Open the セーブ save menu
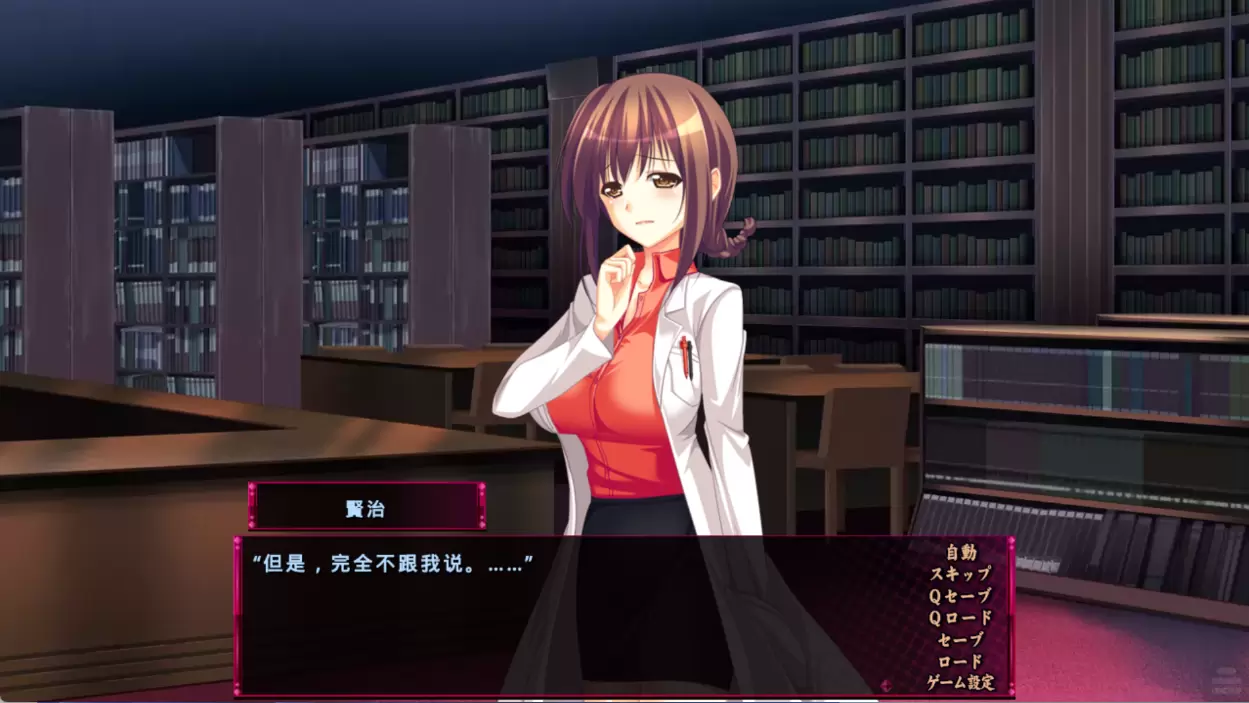This screenshot has width=1249, height=703. (960, 640)
